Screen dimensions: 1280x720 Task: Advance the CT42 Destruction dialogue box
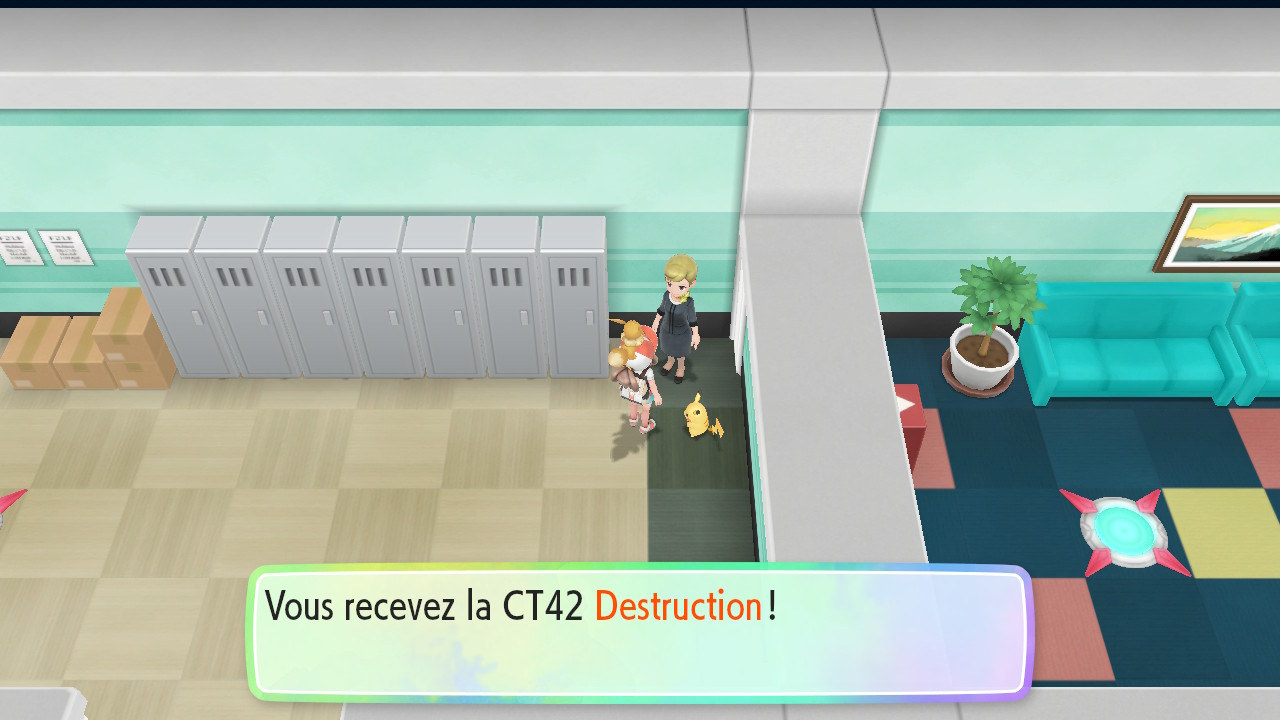click(x=640, y=633)
